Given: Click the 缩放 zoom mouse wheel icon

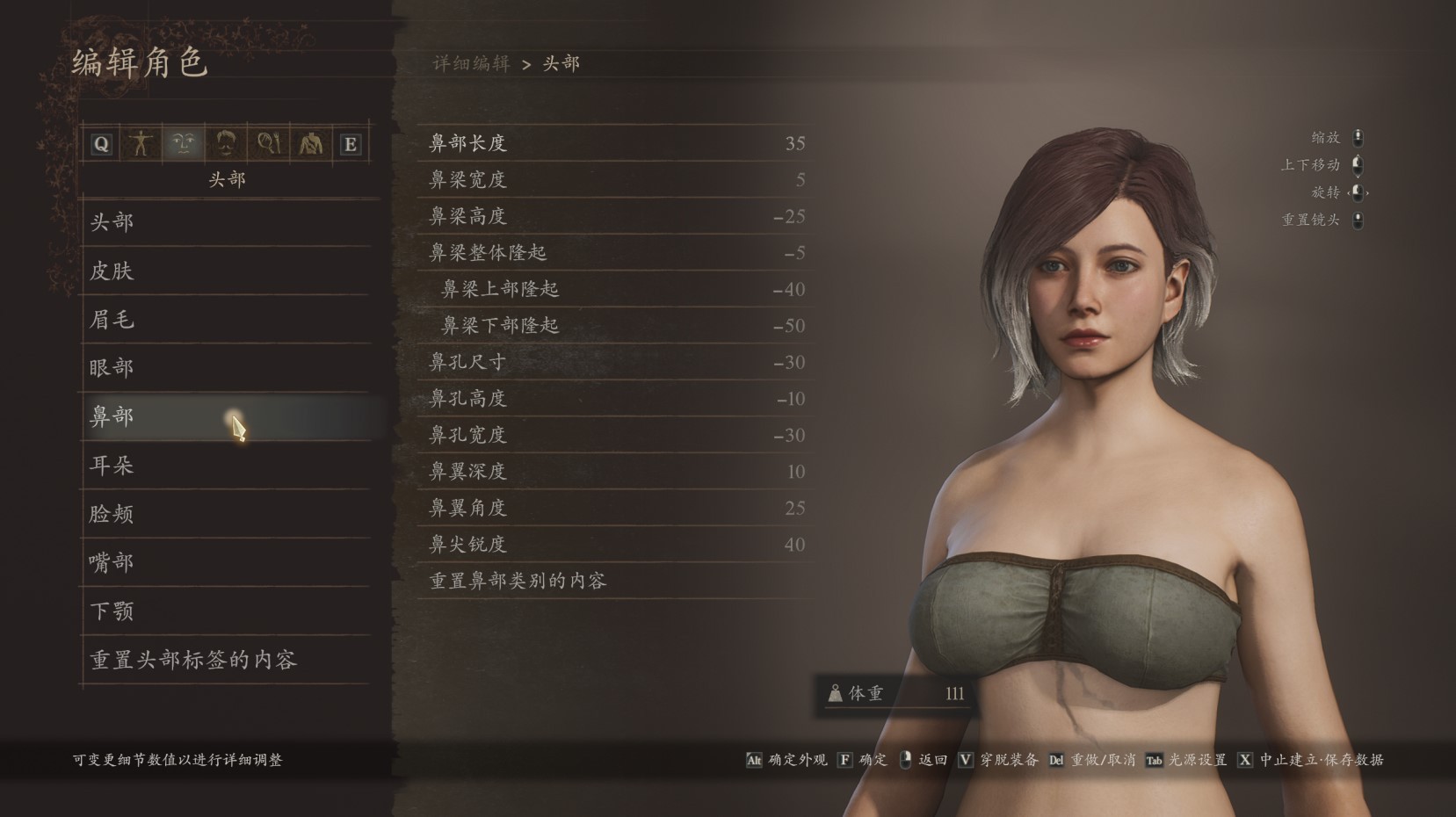Looking at the screenshot, I should tap(1358, 137).
